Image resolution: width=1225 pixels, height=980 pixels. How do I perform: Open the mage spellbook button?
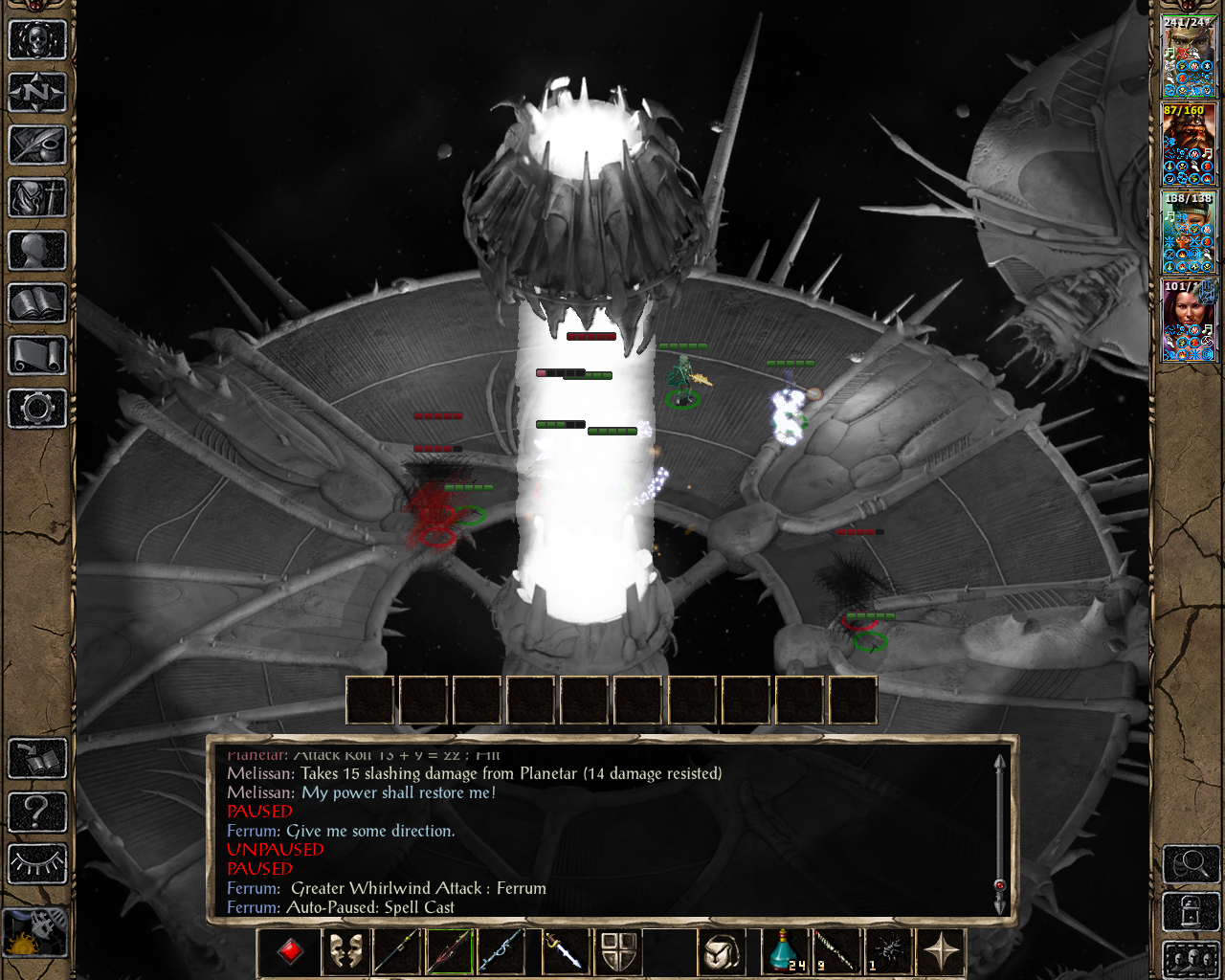pyautogui.click(x=37, y=303)
